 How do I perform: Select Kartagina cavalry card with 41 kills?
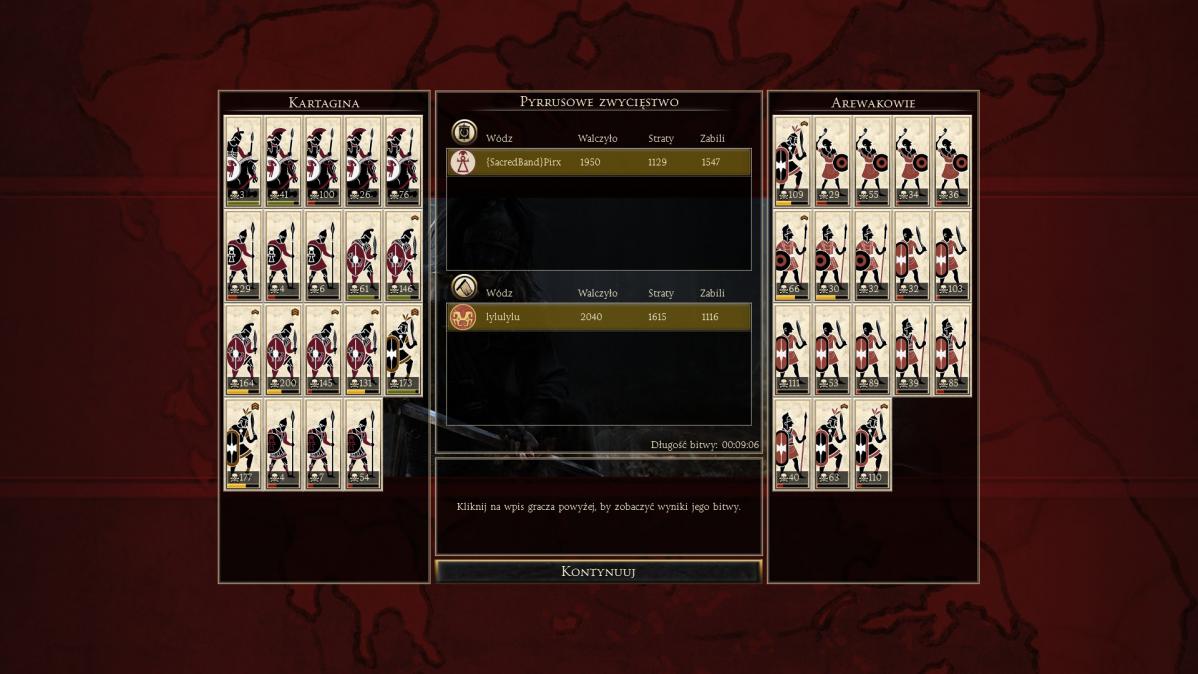tap(283, 162)
